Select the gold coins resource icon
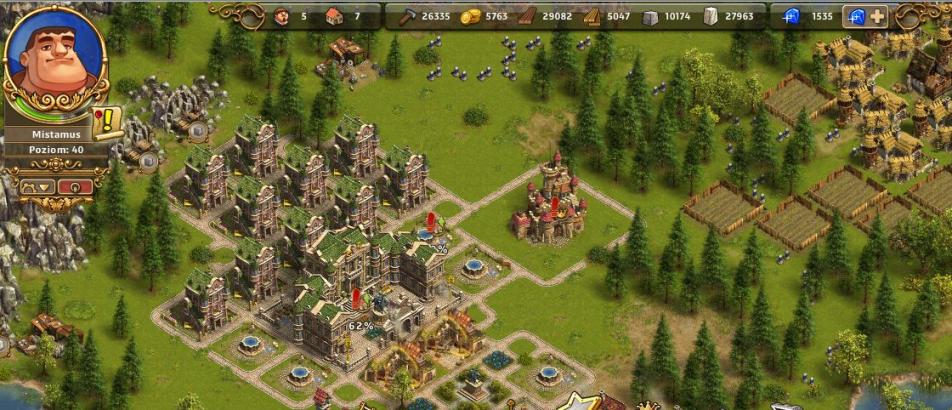Image resolution: width=952 pixels, height=410 pixels. click(x=470, y=16)
